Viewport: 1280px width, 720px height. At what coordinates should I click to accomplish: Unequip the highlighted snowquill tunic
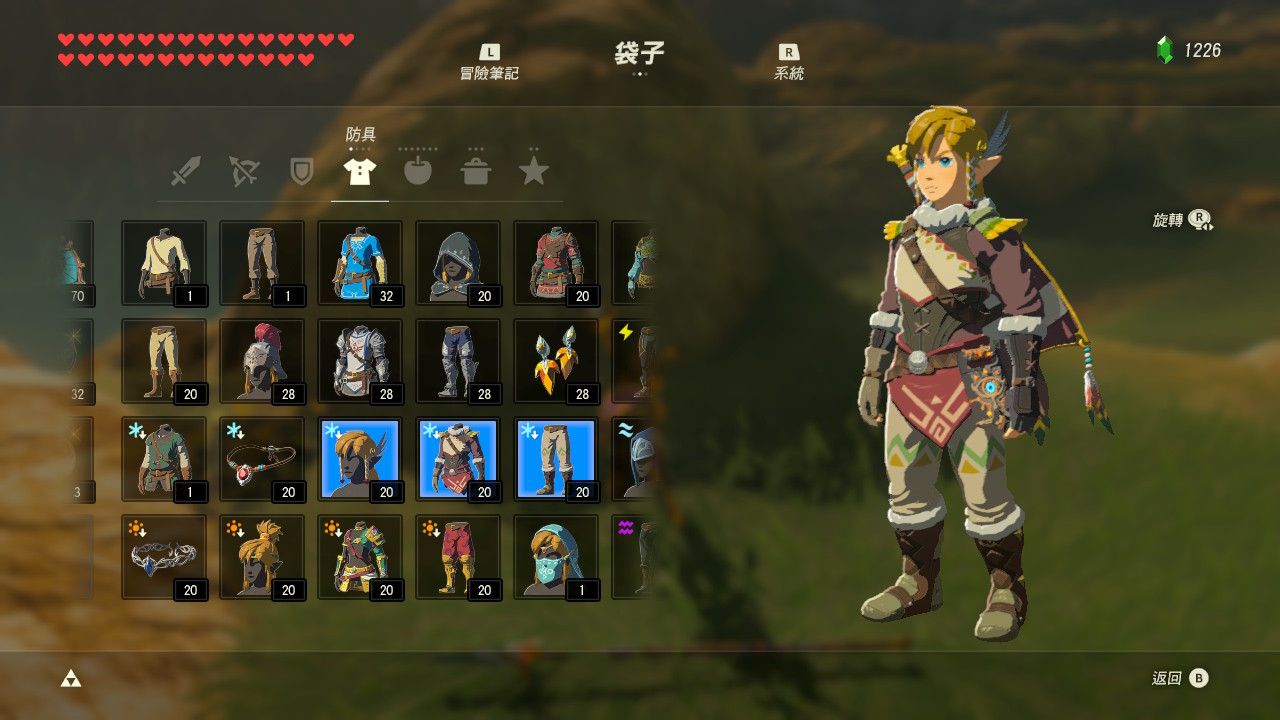tap(458, 458)
